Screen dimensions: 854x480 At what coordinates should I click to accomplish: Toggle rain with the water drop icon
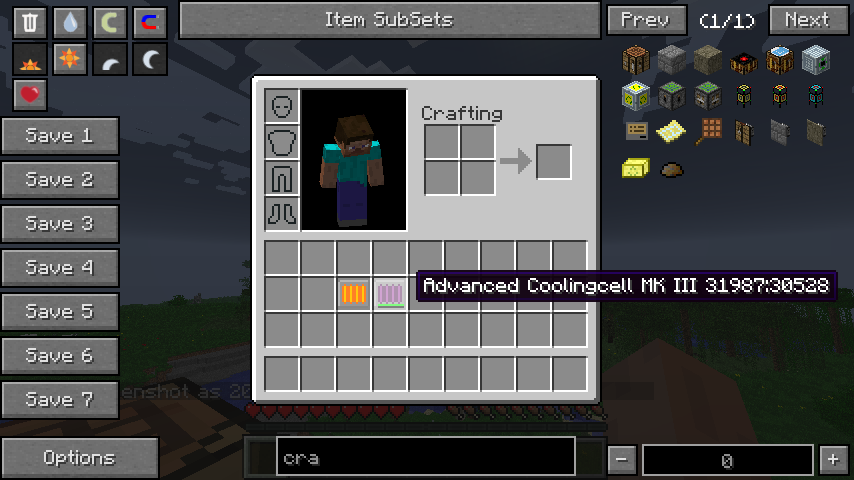coord(70,22)
